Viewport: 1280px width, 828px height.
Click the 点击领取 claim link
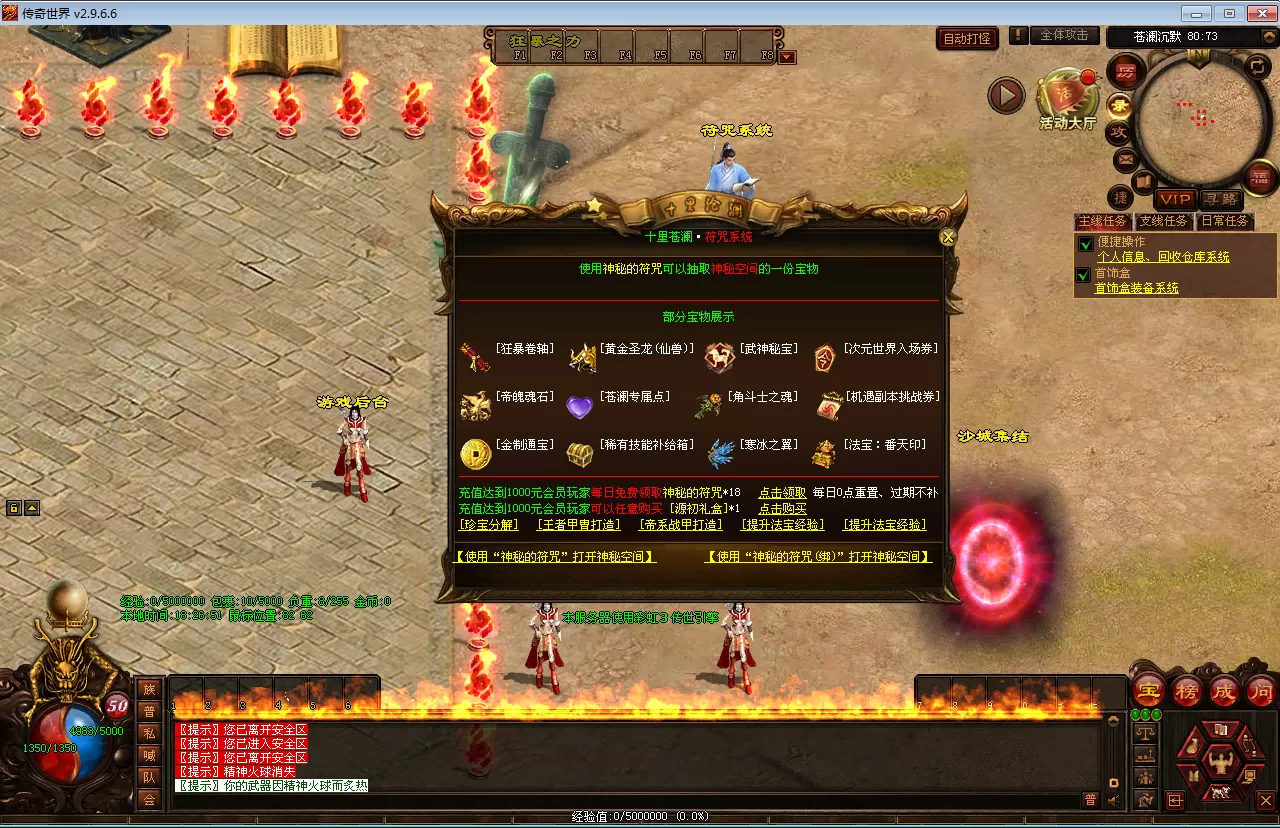pyautogui.click(x=782, y=493)
